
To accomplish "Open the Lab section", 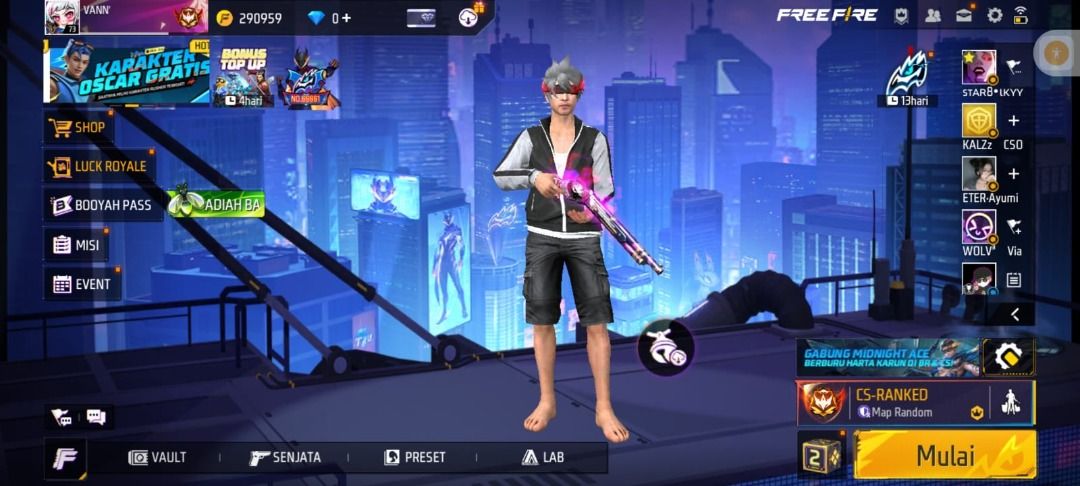I will point(543,457).
